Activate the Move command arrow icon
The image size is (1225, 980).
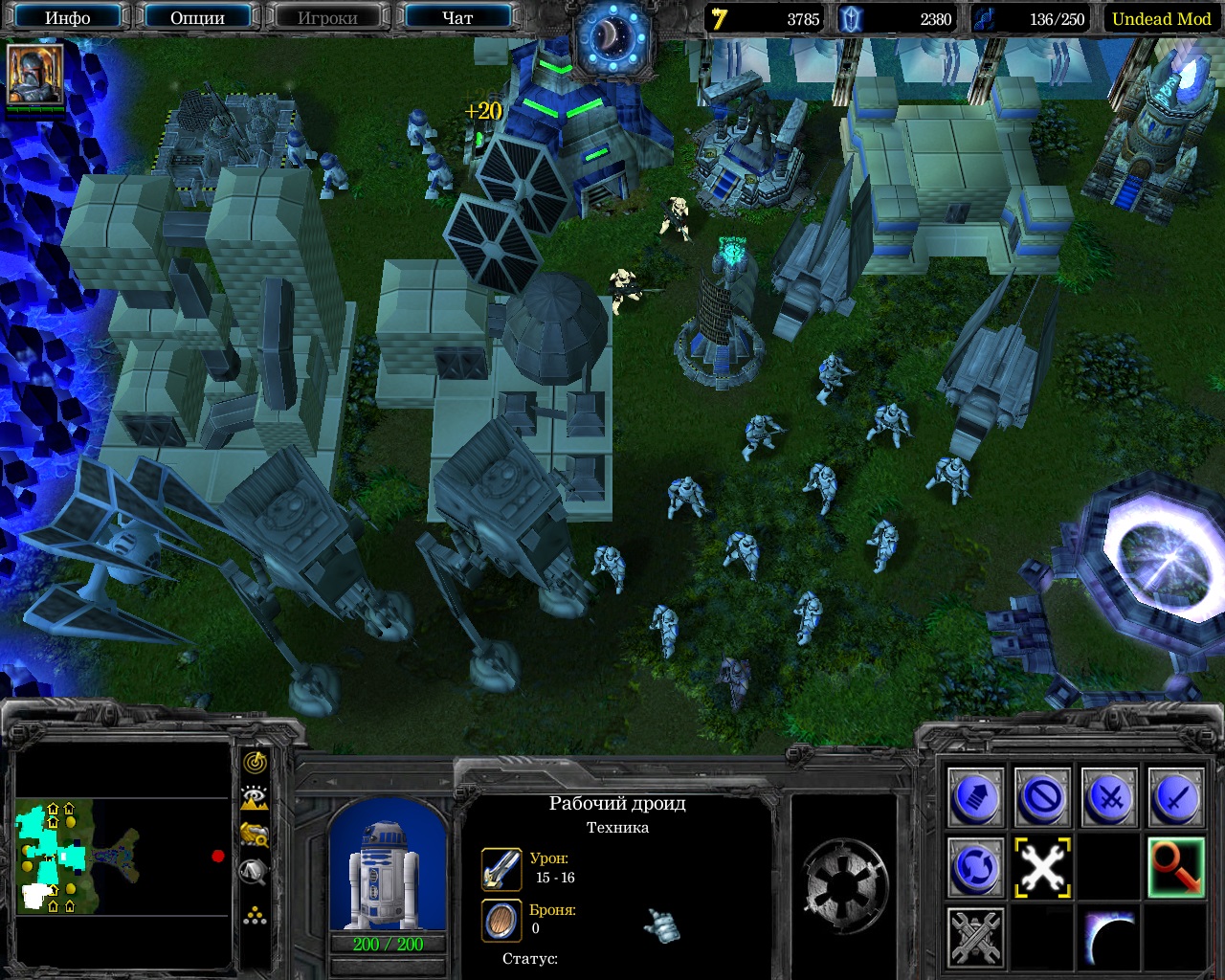[x=975, y=797]
